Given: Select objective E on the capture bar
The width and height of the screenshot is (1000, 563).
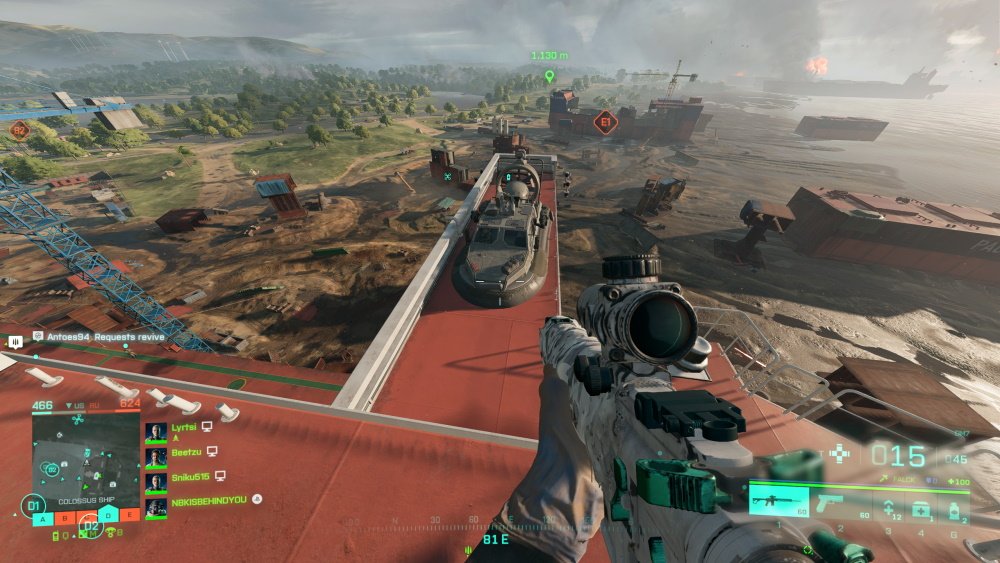Looking at the screenshot, I should (128, 515).
